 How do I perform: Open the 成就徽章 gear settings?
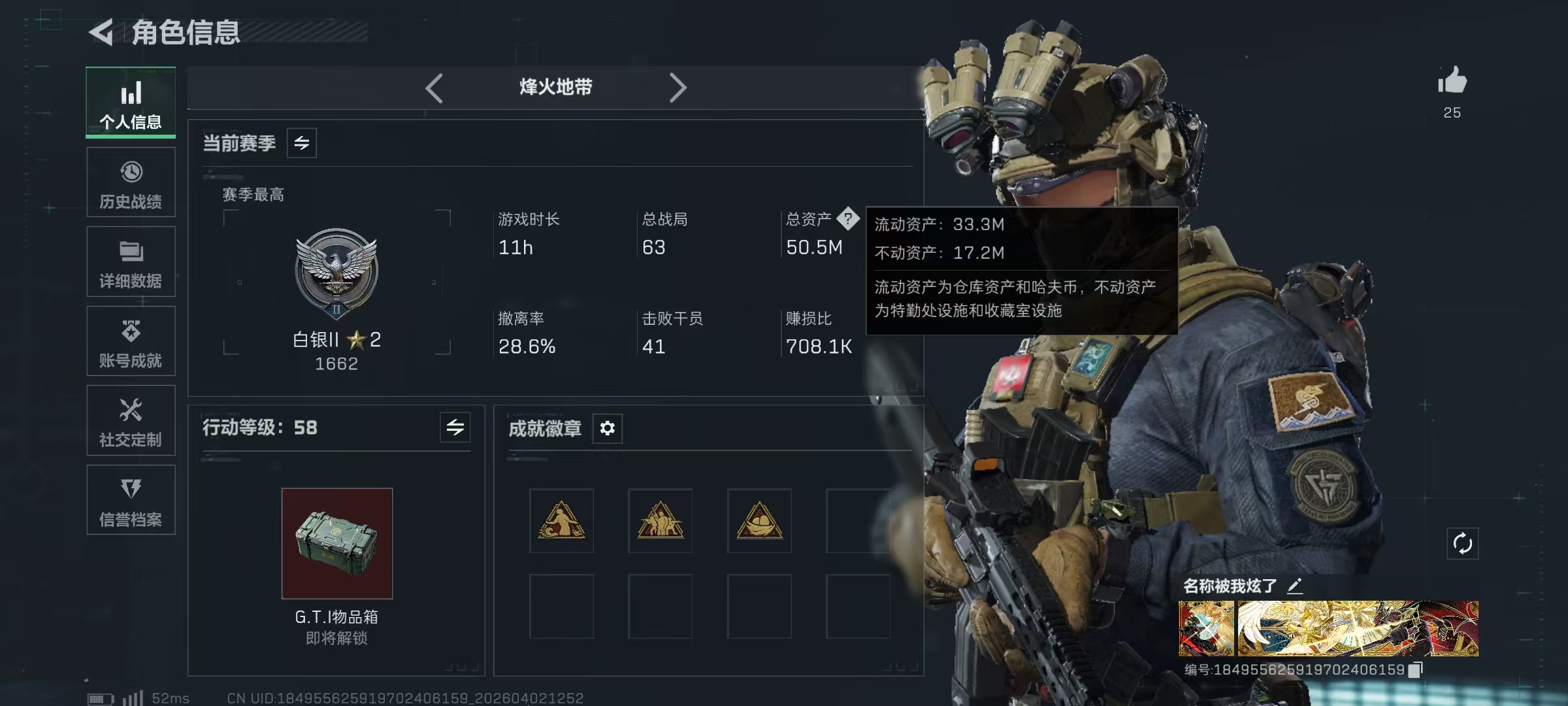coord(608,428)
